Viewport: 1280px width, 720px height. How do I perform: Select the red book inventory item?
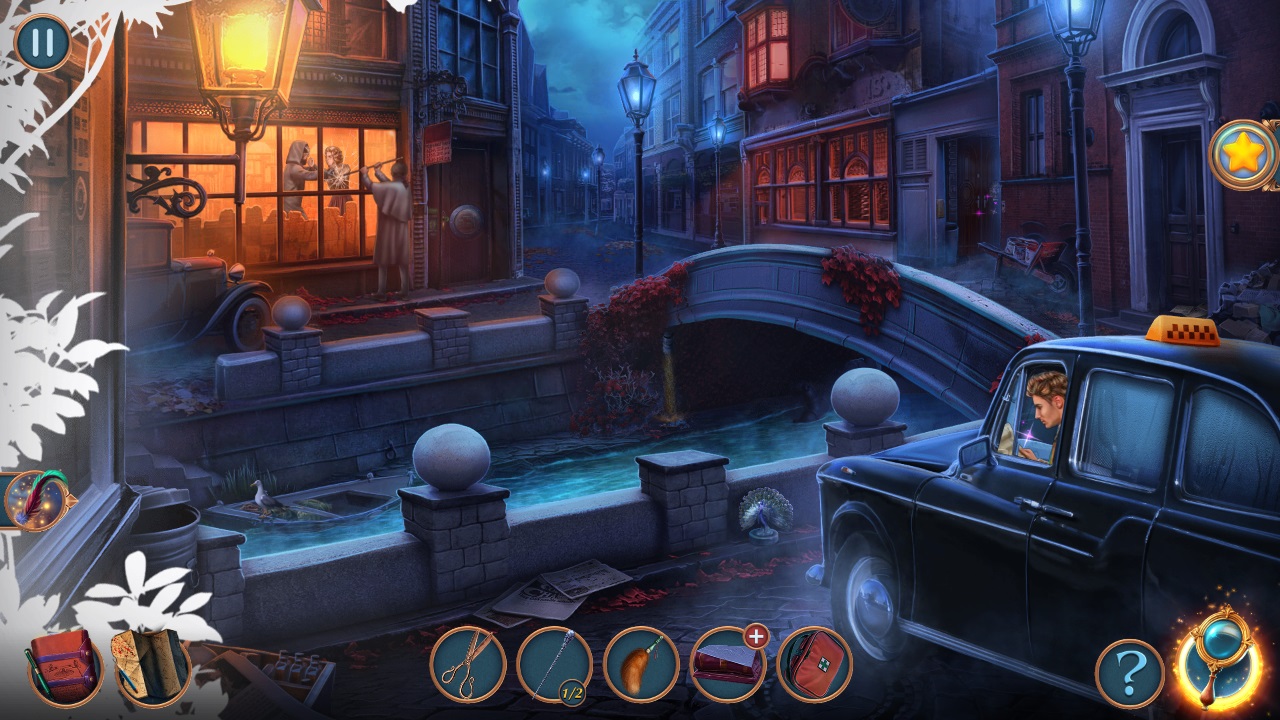(x=727, y=664)
